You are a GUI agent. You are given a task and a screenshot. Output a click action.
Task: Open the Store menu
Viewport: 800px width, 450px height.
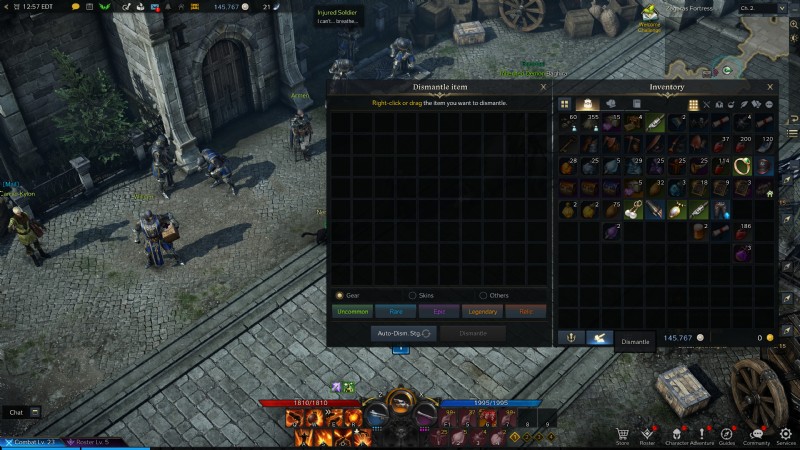[622, 435]
